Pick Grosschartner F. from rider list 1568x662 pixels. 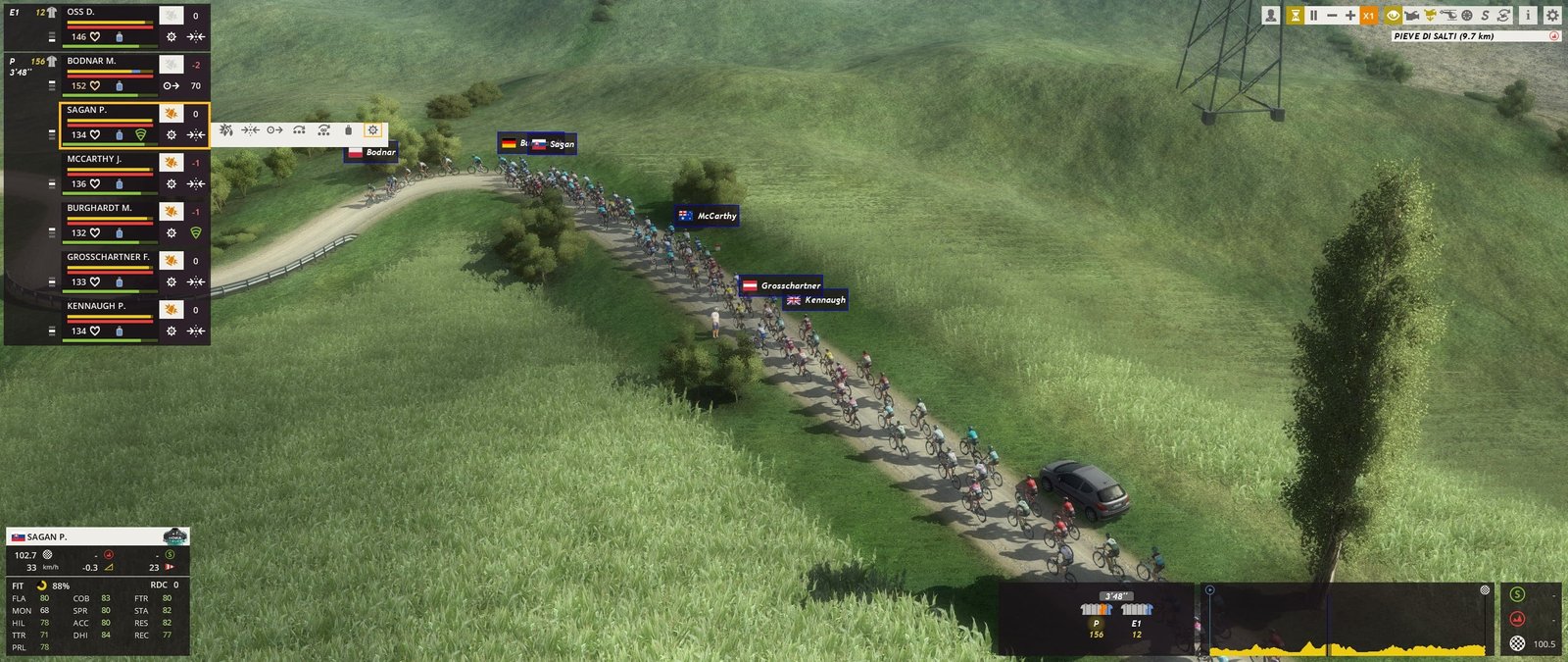[108, 258]
